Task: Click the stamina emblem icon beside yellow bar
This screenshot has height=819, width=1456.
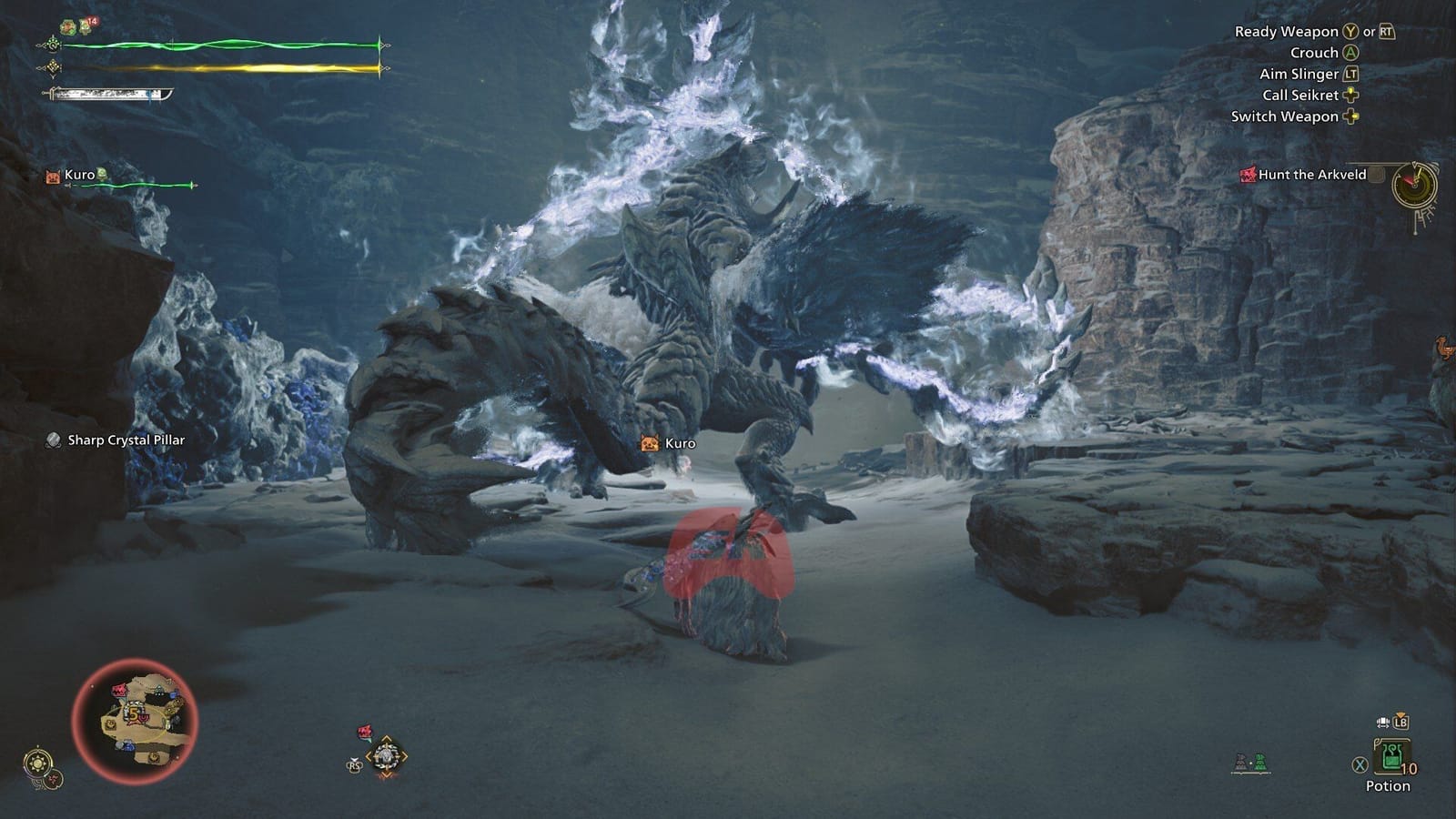Action: pos(53,66)
